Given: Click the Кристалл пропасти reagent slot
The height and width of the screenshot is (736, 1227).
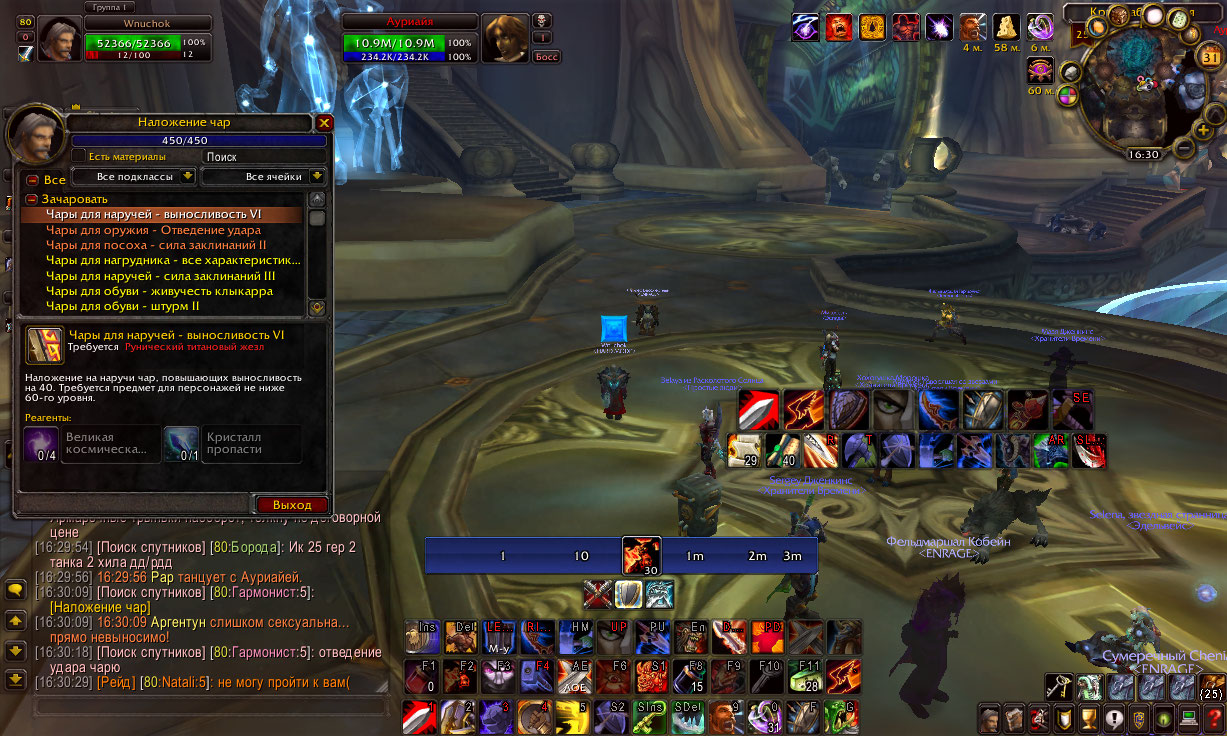Looking at the screenshot, I should [x=180, y=443].
